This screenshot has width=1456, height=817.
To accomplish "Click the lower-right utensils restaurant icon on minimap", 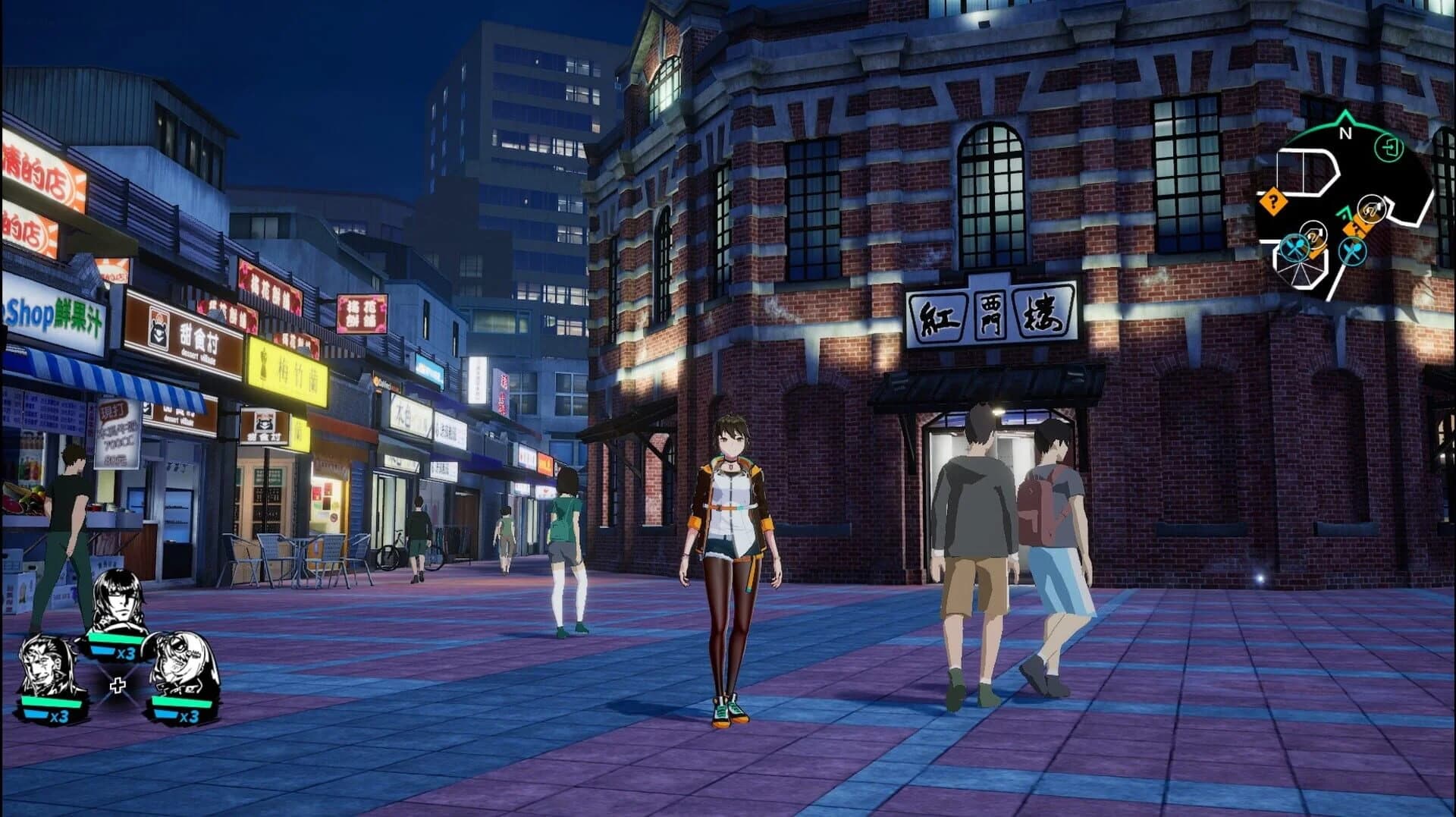I will click(1352, 251).
